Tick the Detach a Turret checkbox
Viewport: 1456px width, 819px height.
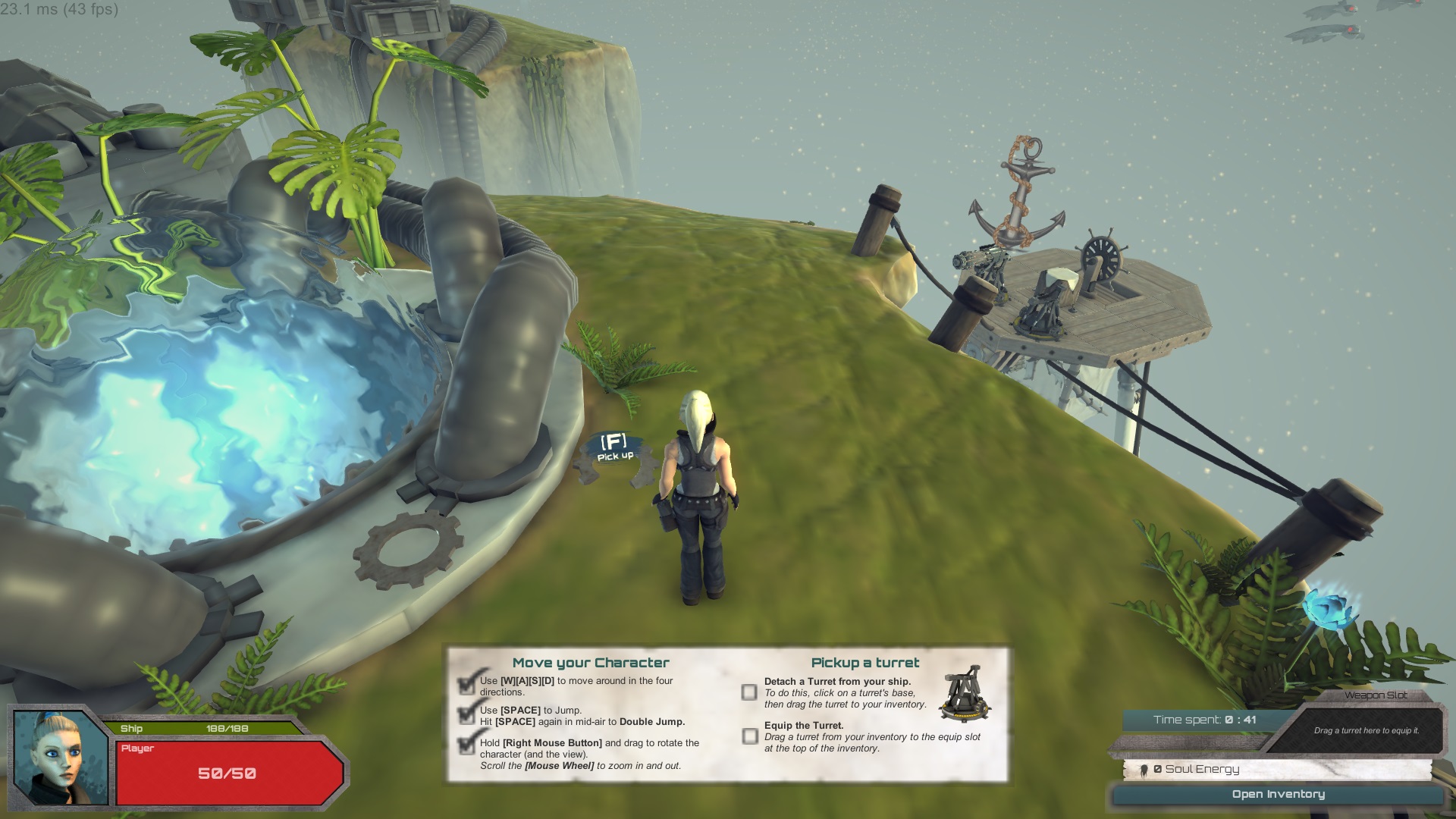tap(749, 692)
